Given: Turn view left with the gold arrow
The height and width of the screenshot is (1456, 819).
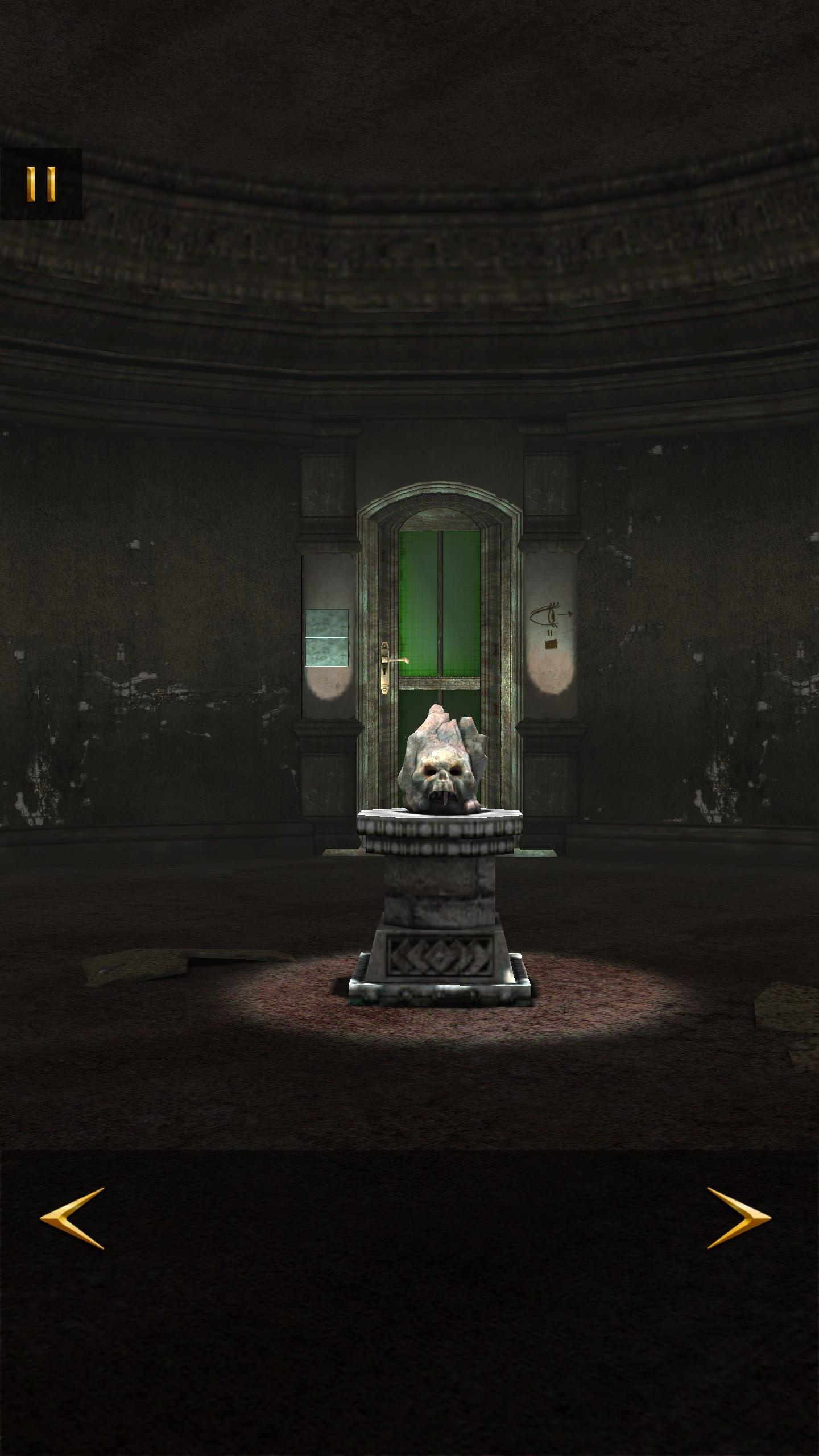Looking at the screenshot, I should point(72,1218).
